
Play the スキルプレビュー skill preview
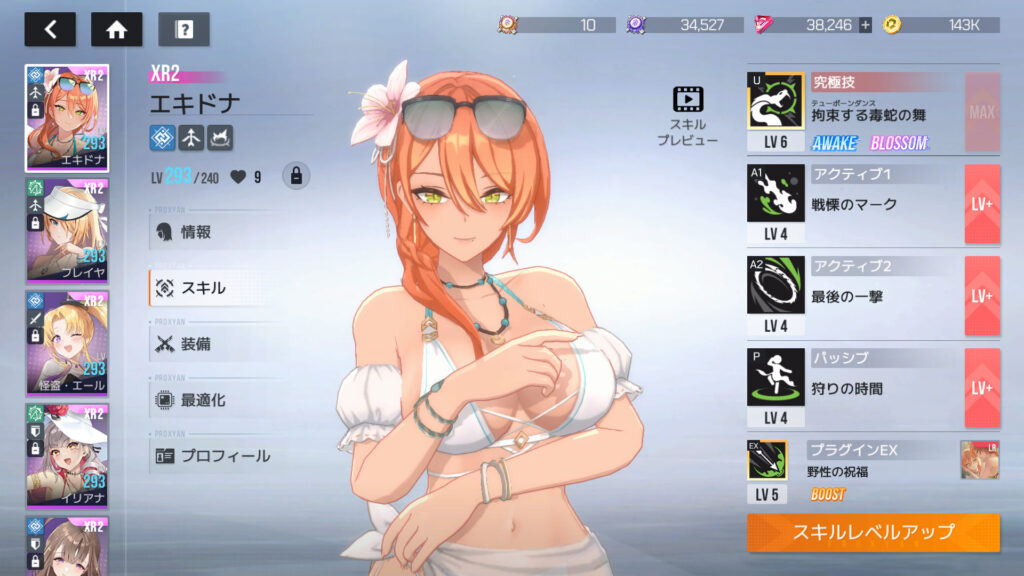coord(688,116)
